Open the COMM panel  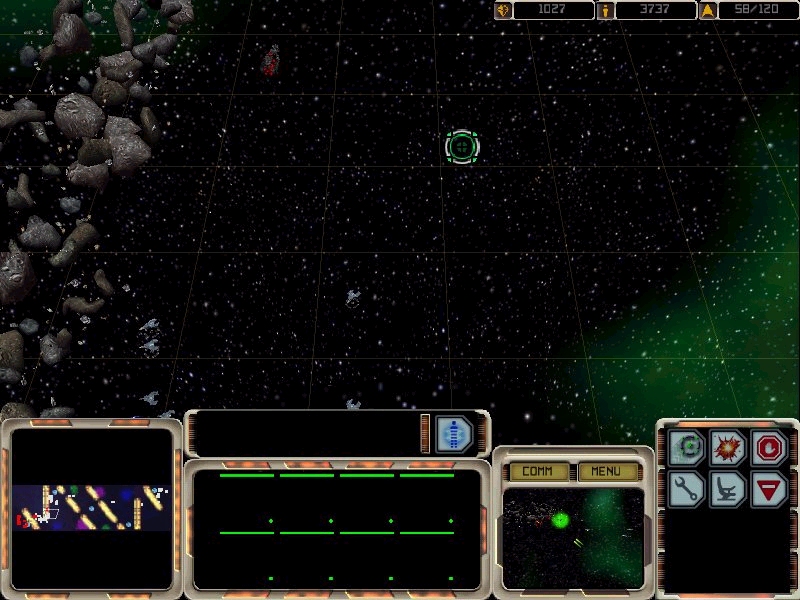coord(538,471)
